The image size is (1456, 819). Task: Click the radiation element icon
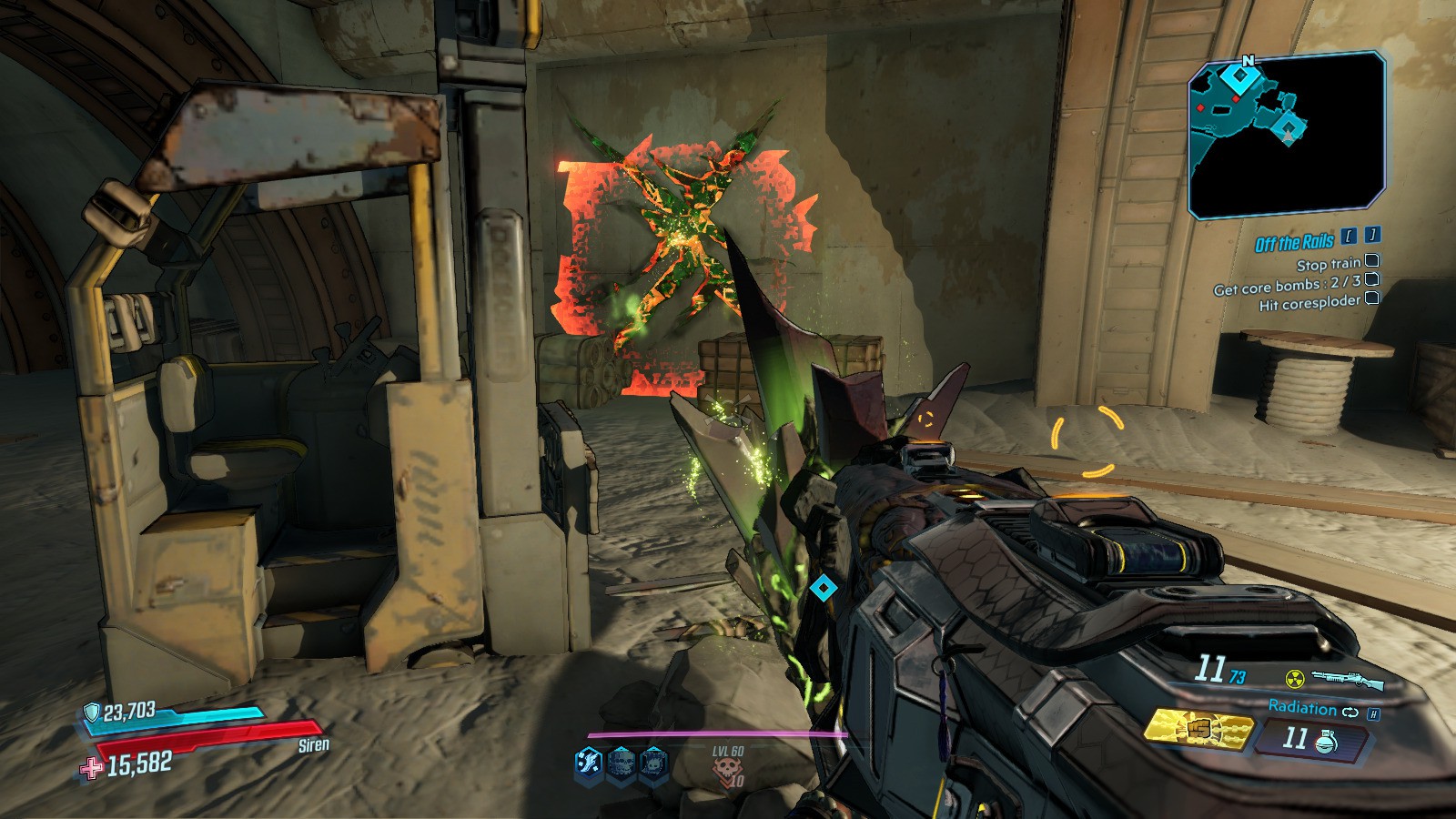(x=1293, y=678)
